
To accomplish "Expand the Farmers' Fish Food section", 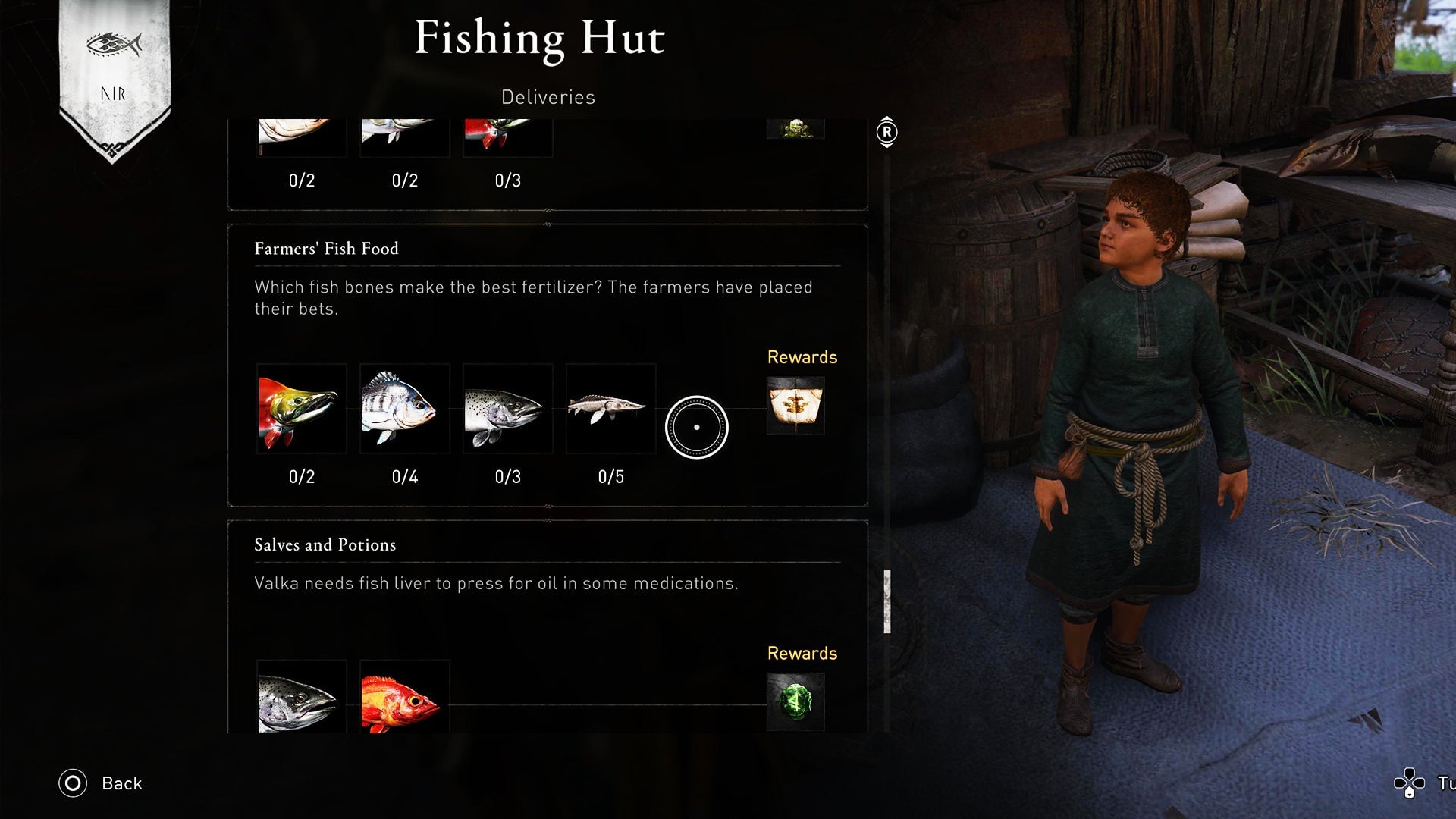I will (x=326, y=248).
